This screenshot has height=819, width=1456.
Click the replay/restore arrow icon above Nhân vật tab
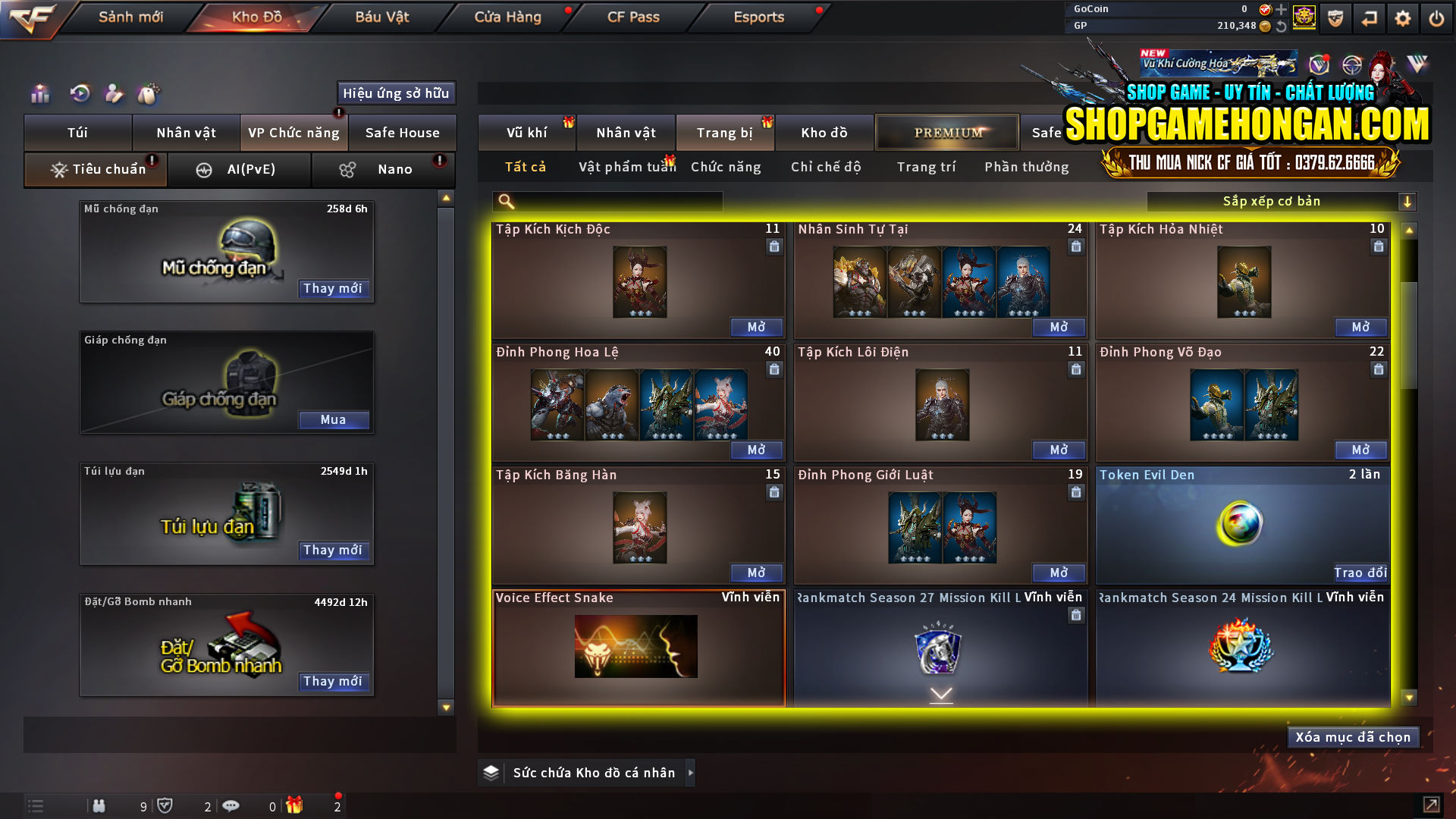tap(79, 94)
